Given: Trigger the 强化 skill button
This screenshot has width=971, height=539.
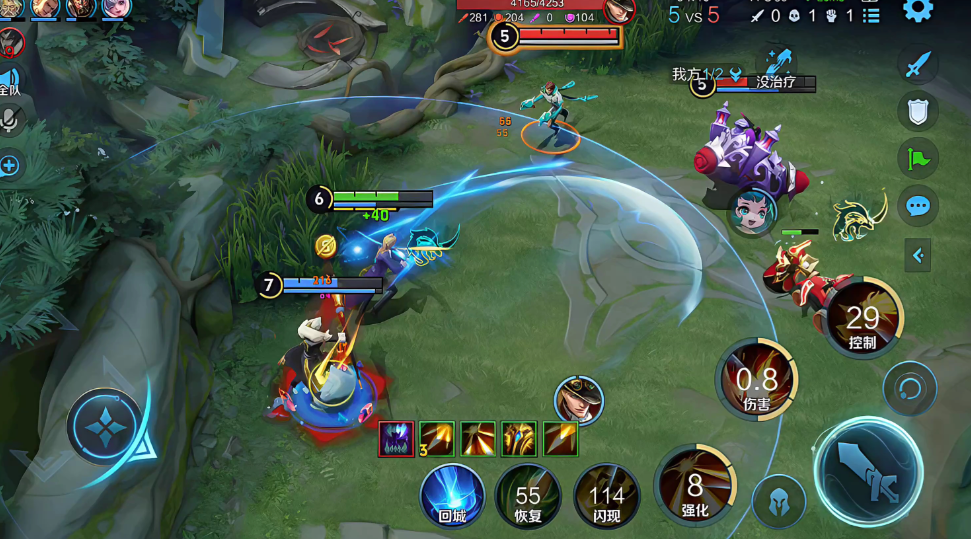Looking at the screenshot, I should click(x=695, y=487).
